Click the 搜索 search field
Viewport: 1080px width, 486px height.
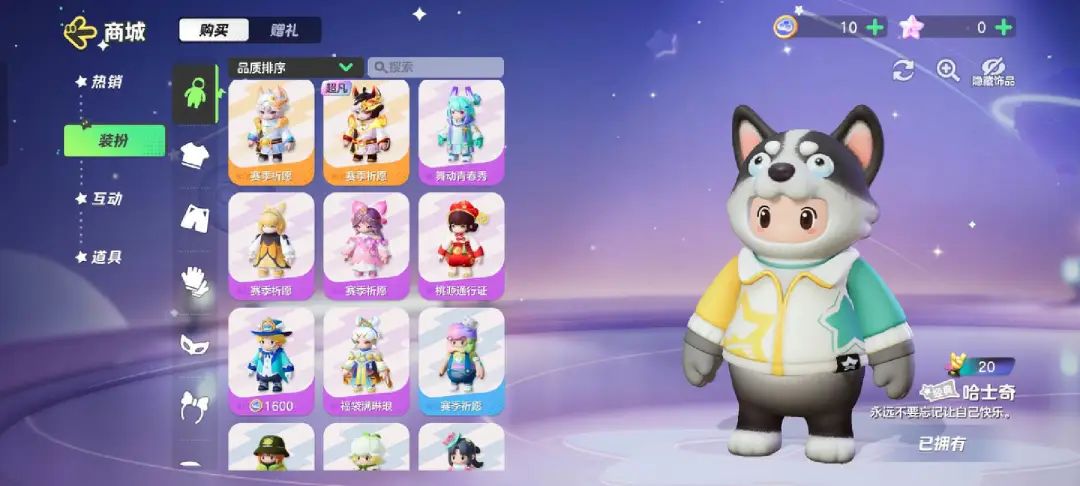(436, 67)
